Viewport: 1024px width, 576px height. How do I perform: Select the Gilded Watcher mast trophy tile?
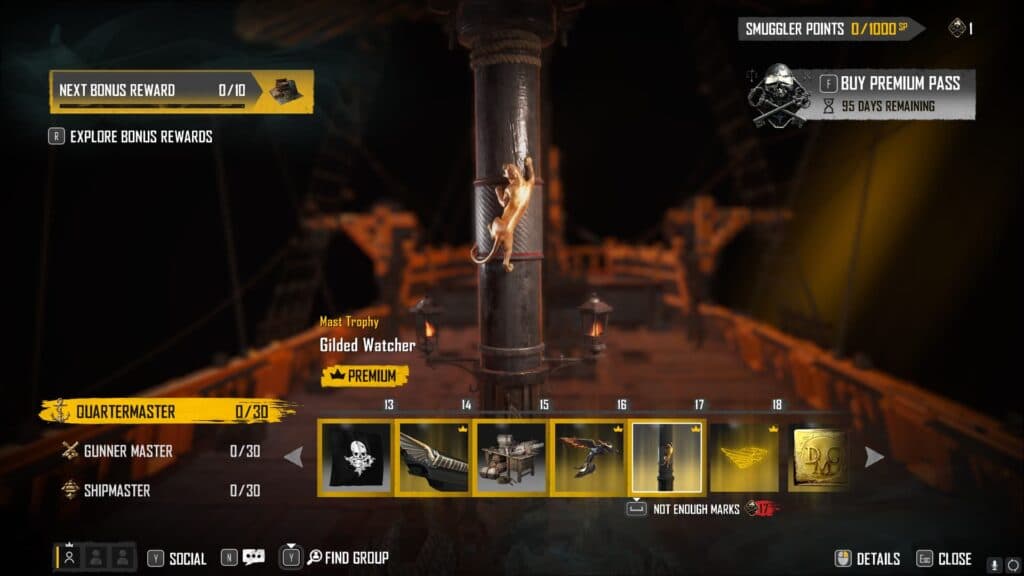[x=667, y=457]
